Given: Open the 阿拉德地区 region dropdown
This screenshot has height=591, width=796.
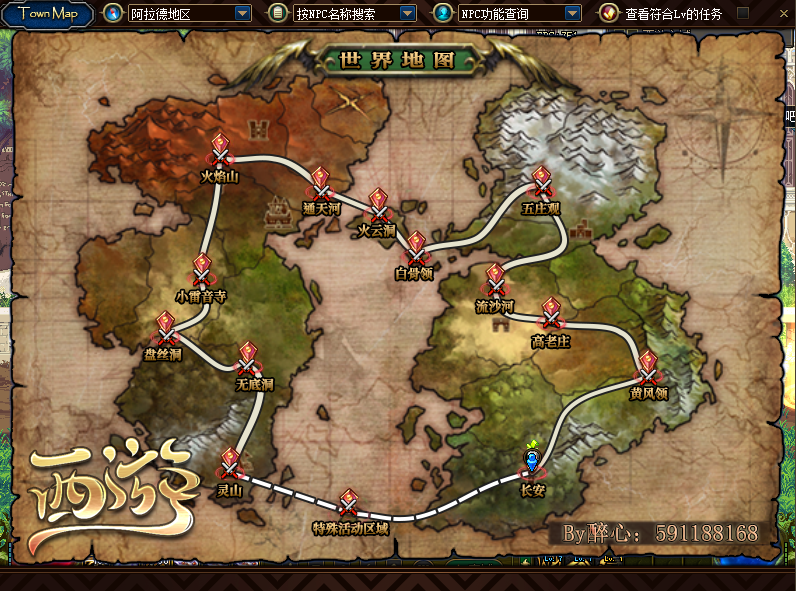Looking at the screenshot, I should [242, 14].
